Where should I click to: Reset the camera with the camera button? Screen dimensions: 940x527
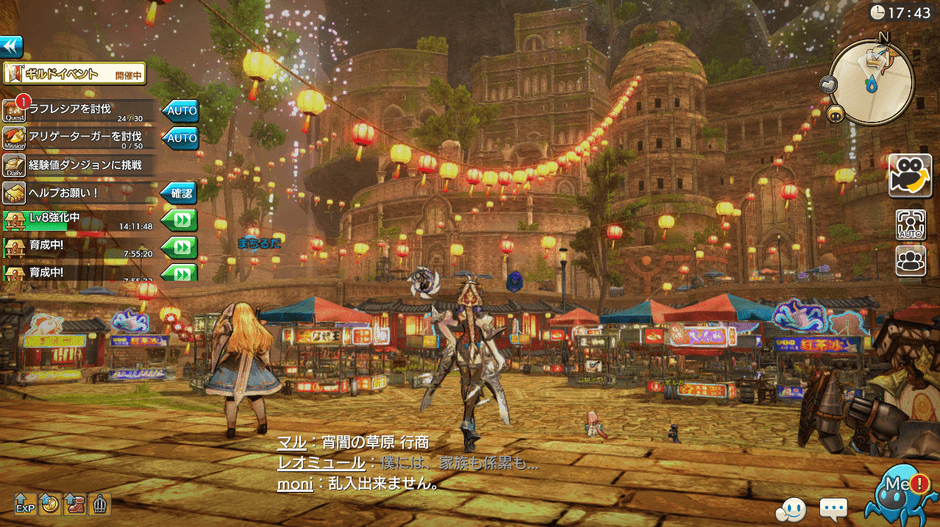[909, 175]
